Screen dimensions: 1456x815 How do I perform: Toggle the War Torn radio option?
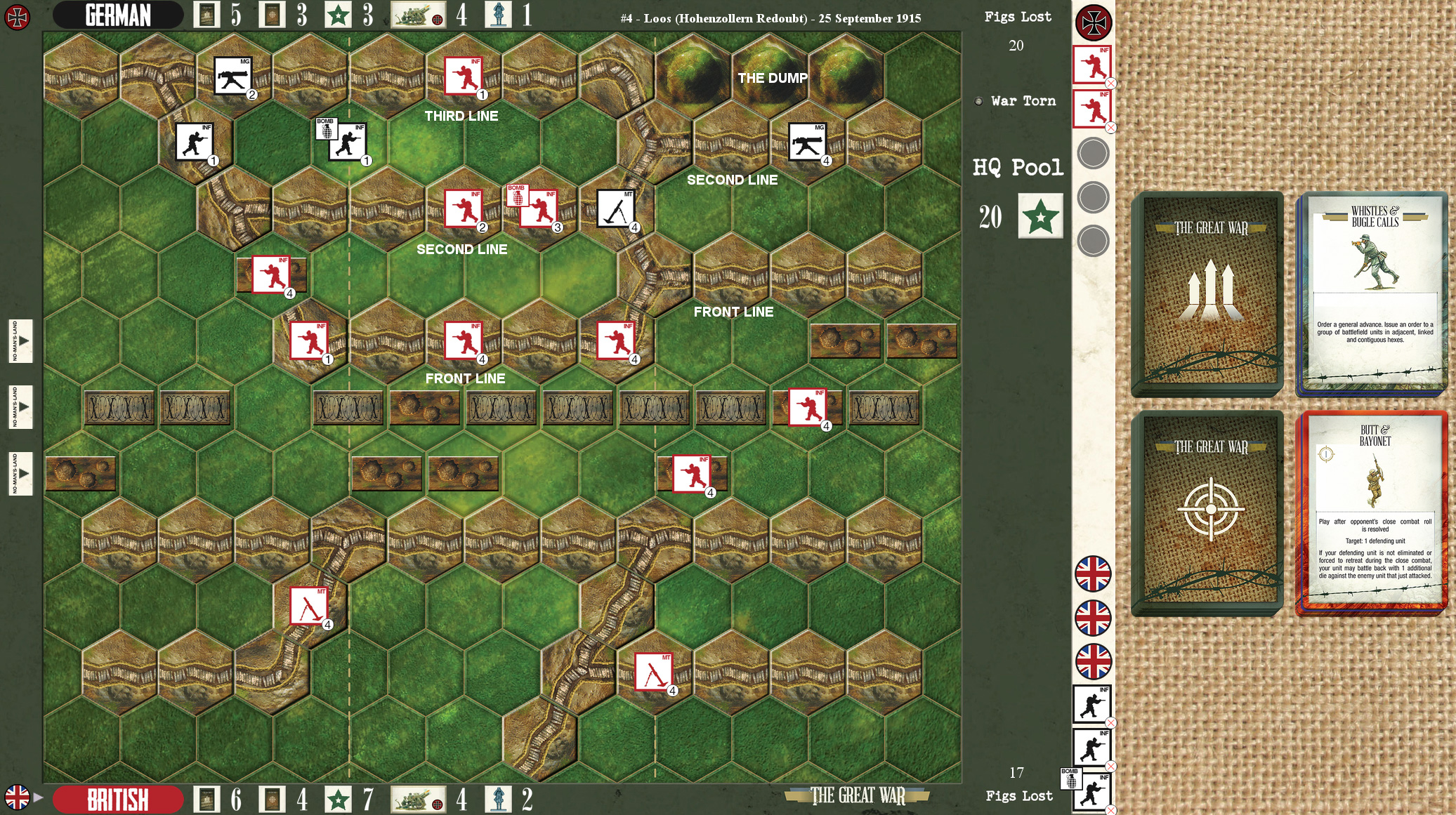(x=979, y=101)
